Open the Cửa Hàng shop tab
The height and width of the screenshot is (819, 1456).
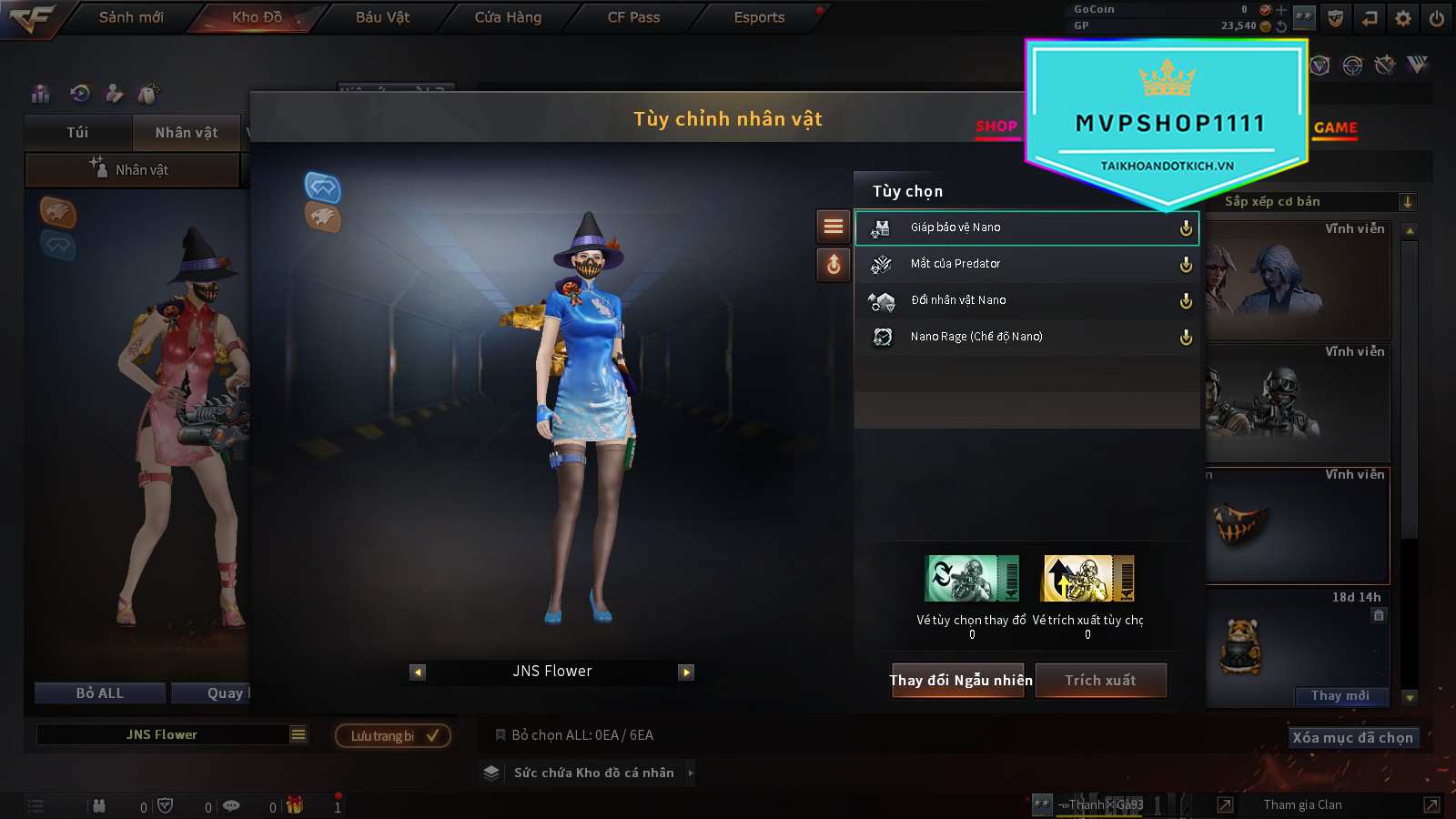508,17
